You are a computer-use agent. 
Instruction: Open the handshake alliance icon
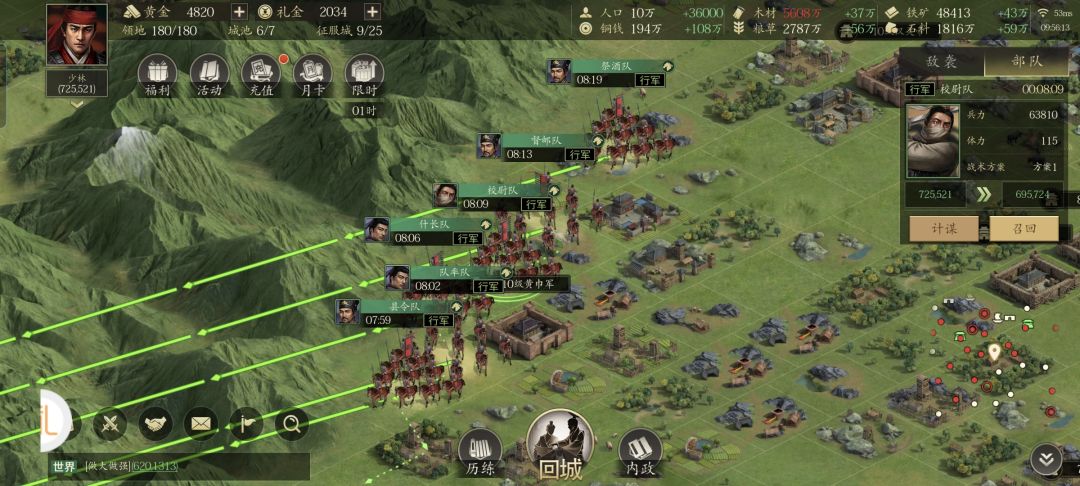155,424
